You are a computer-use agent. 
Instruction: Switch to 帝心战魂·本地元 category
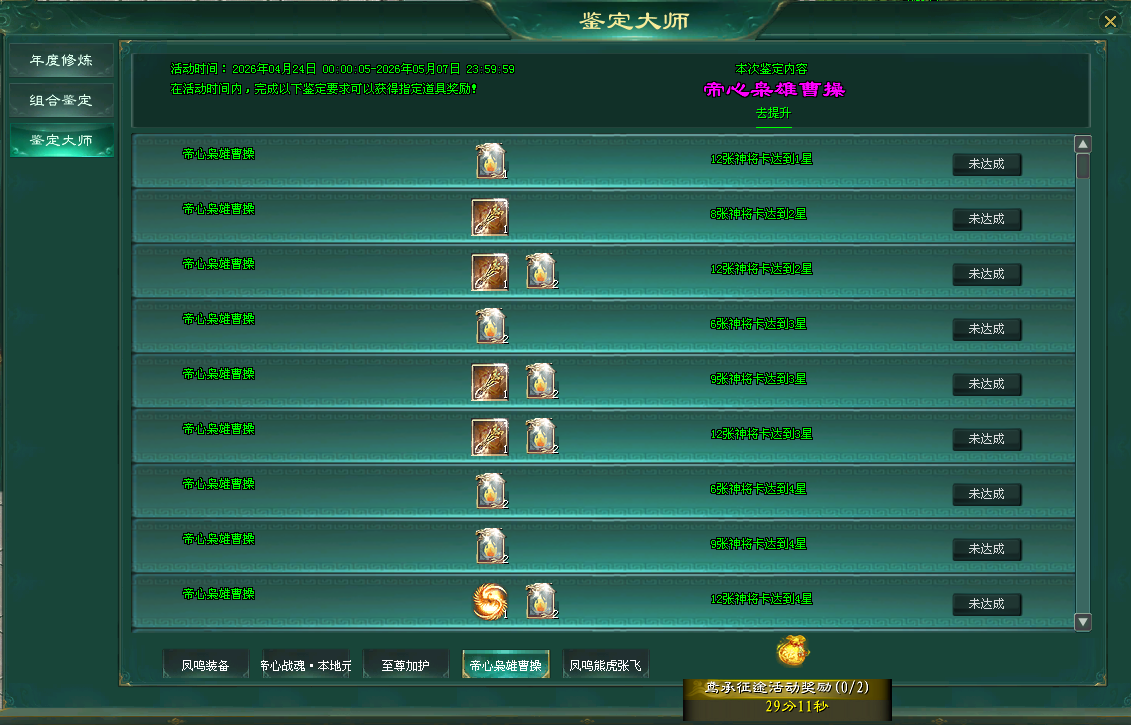[x=306, y=665]
